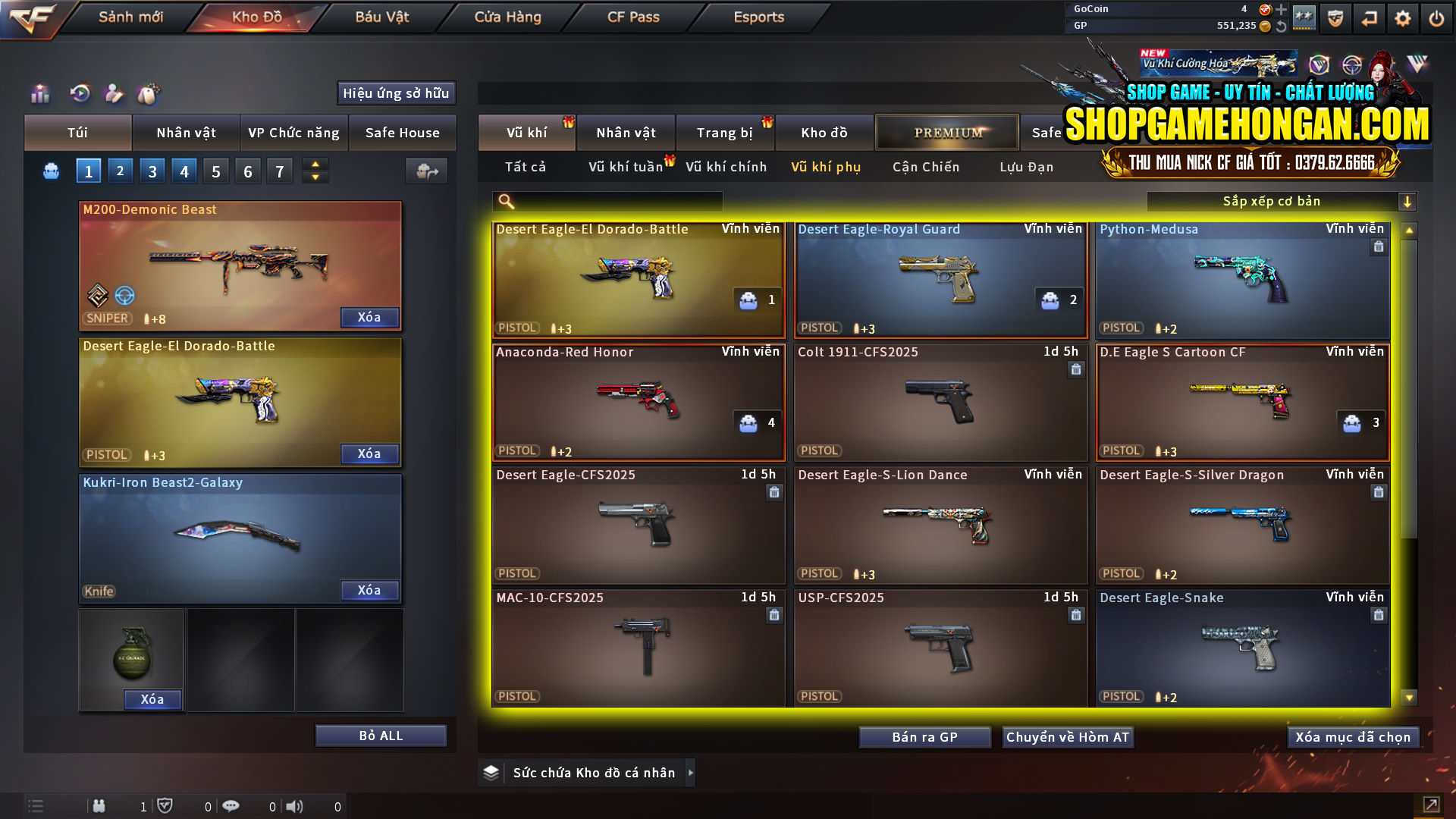Switch to the Cận Chiến weapons tab
Image resolution: width=1456 pixels, height=819 pixels.
tap(925, 167)
